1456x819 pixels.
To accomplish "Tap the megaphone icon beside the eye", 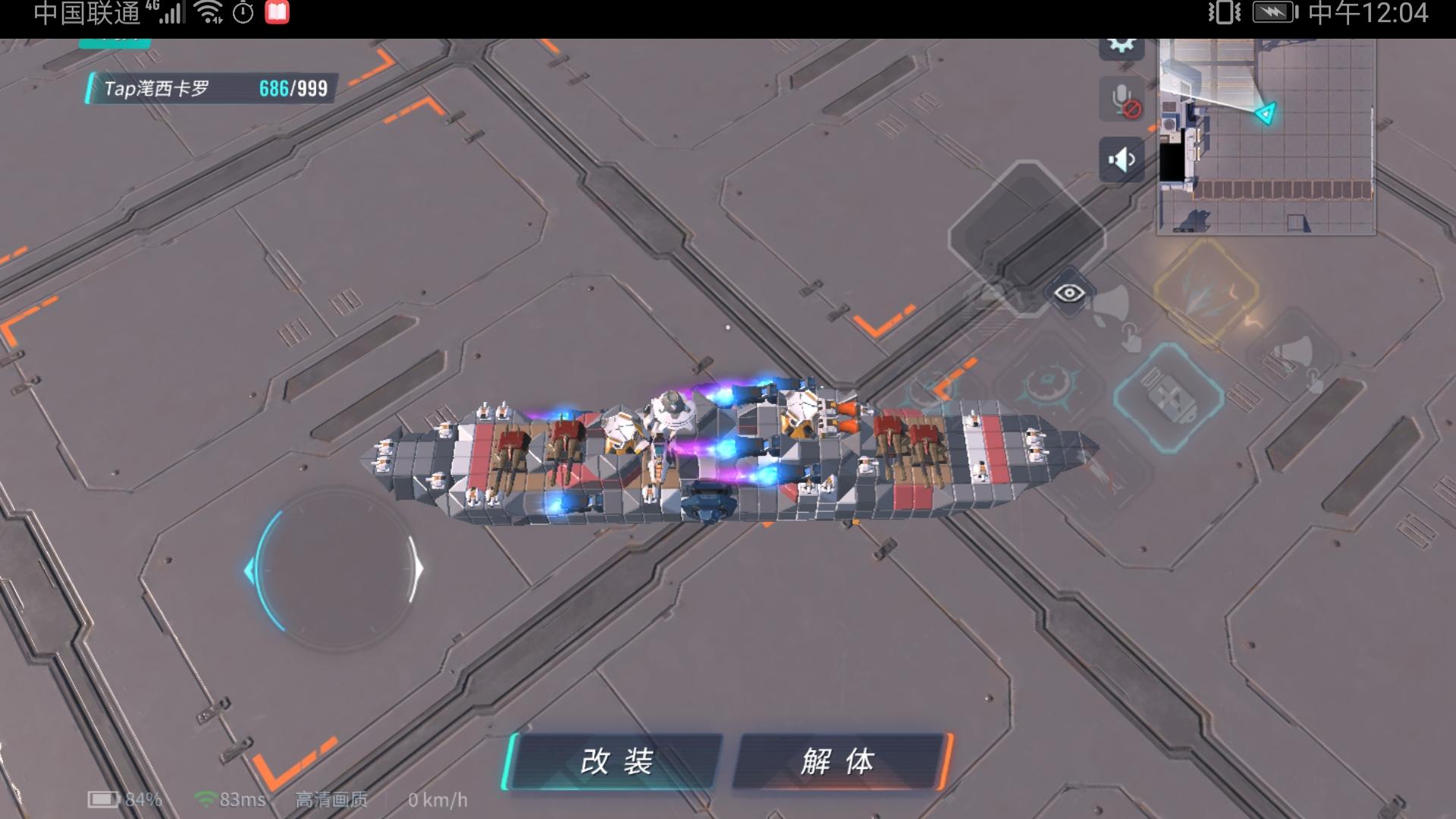I will (1110, 305).
